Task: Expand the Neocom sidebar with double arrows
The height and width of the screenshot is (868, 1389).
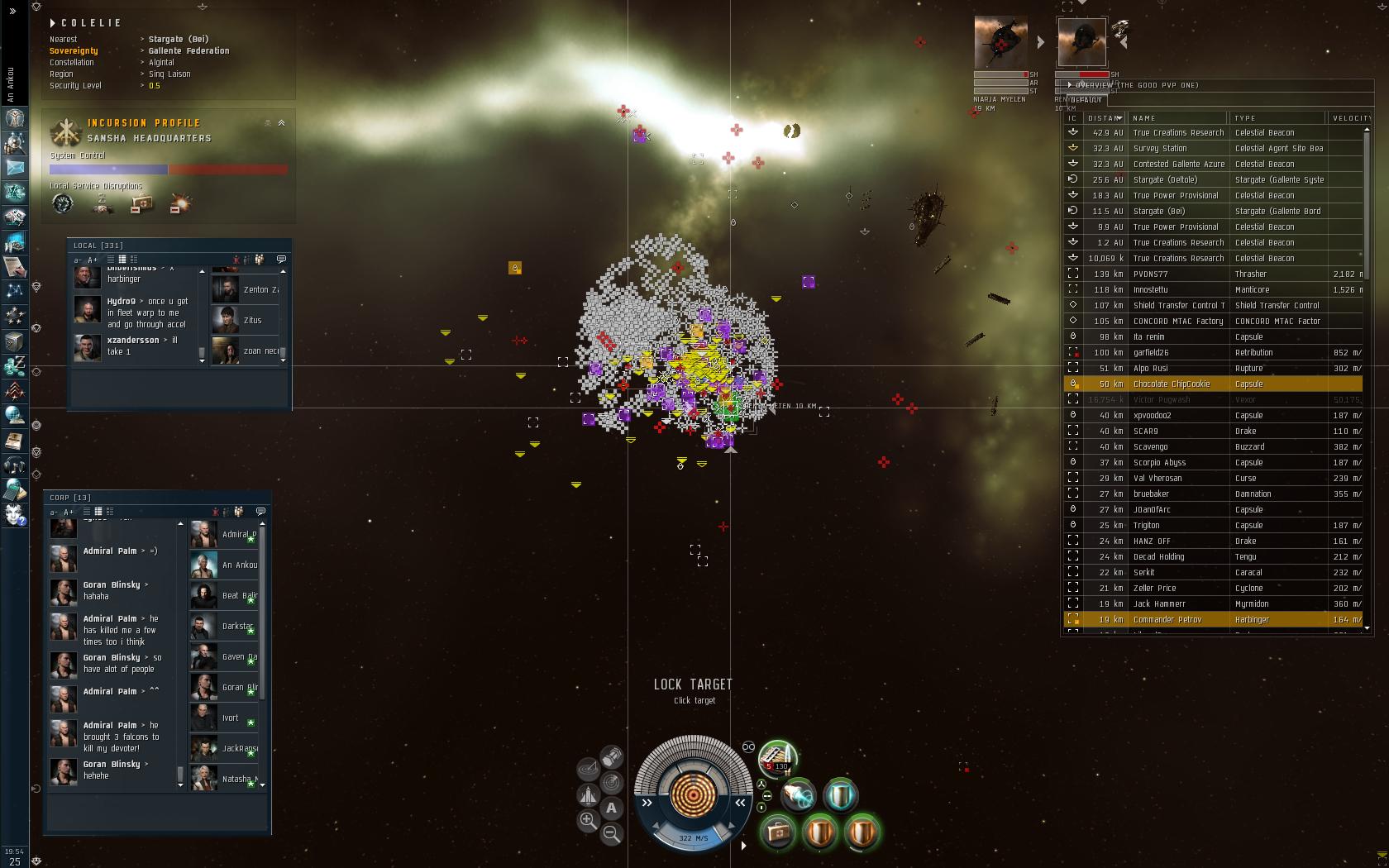Action: [x=12, y=12]
